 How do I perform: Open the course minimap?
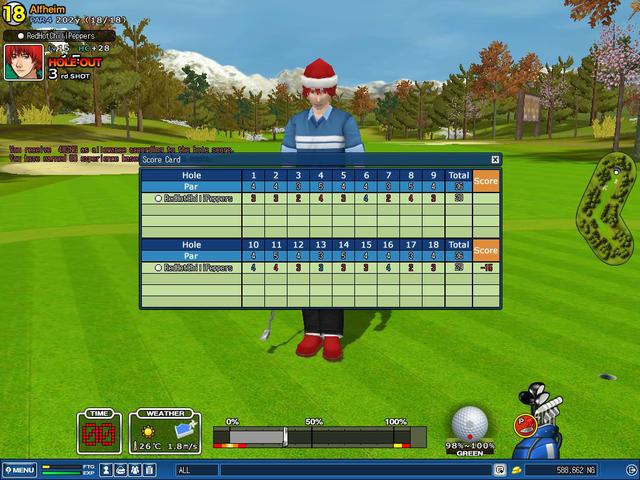pyautogui.click(x=606, y=205)
